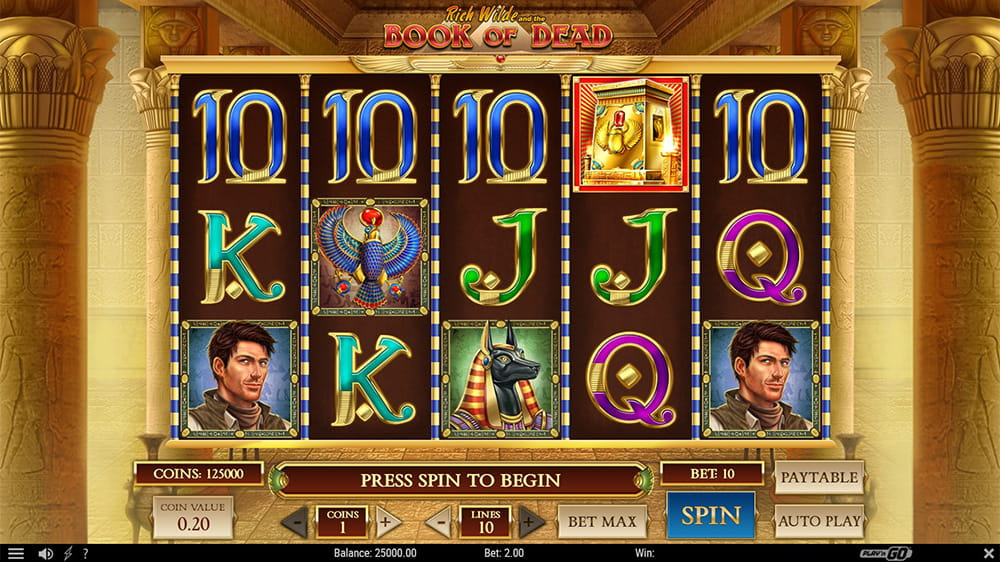The width and height of the screenshot is (1000, 562).
Task: Open the hamburger menu
Action: click(15, 553)
